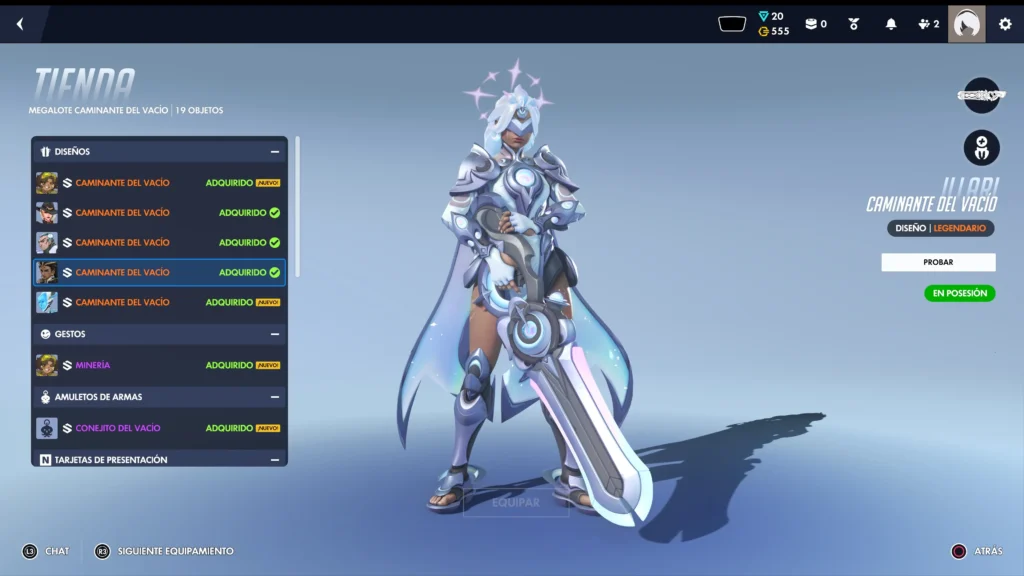
Task: Collapse the Tarjetas de Presentación section
Action: coord(274,460)
